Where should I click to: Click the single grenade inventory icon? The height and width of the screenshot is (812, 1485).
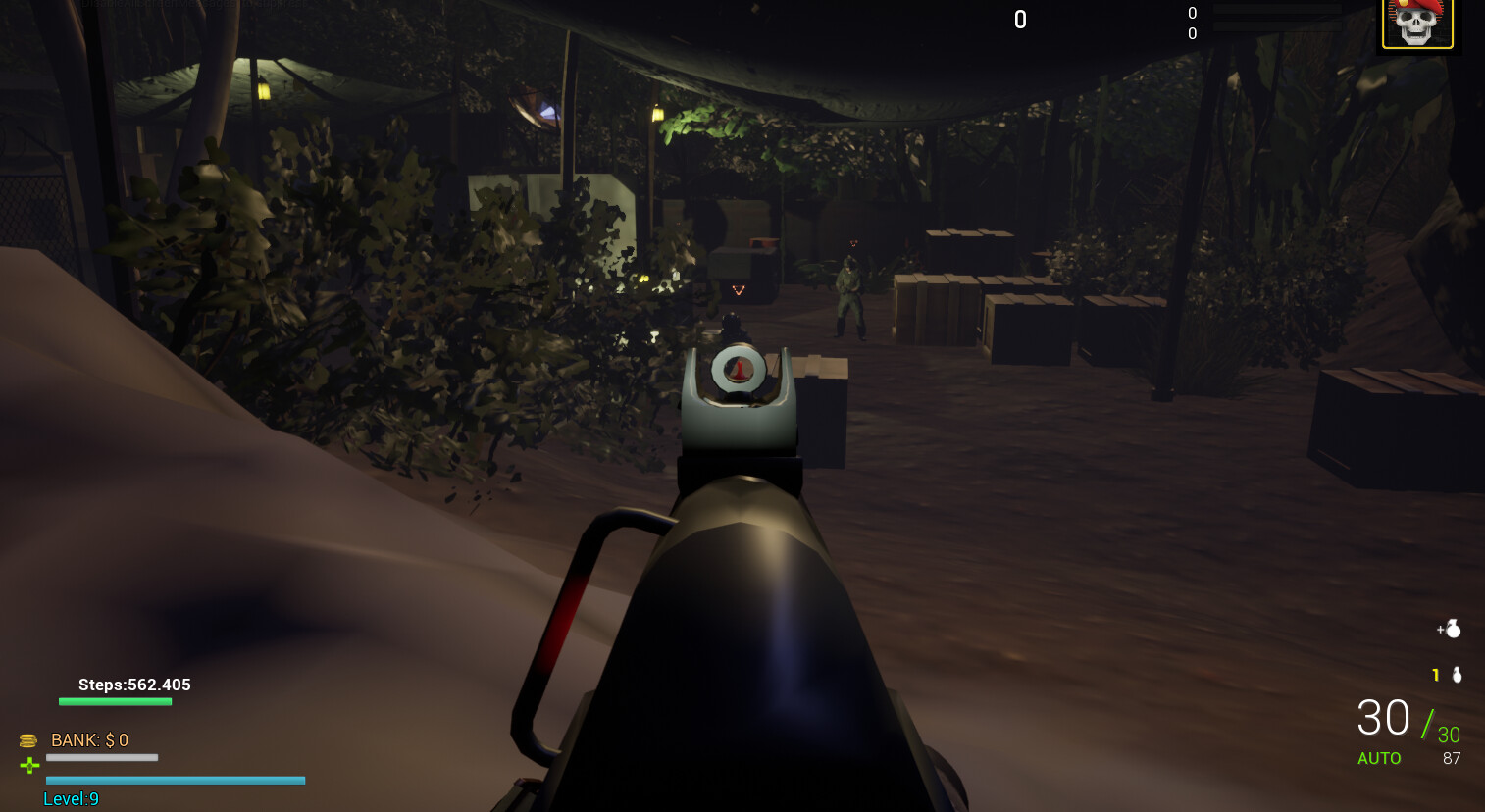point(1456,675)
